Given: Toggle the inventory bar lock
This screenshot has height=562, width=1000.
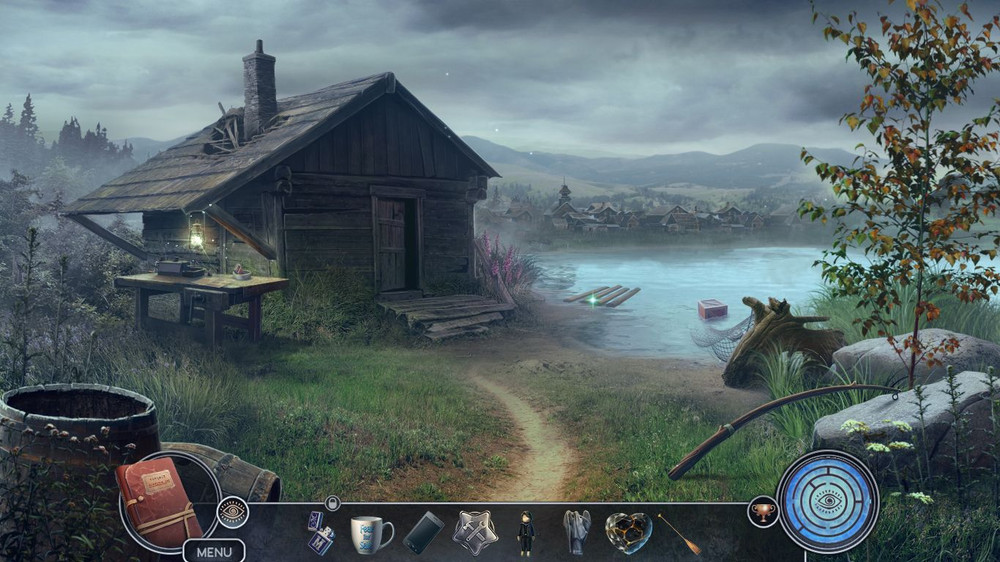Looking at the screenshot, I should (333, 503).
